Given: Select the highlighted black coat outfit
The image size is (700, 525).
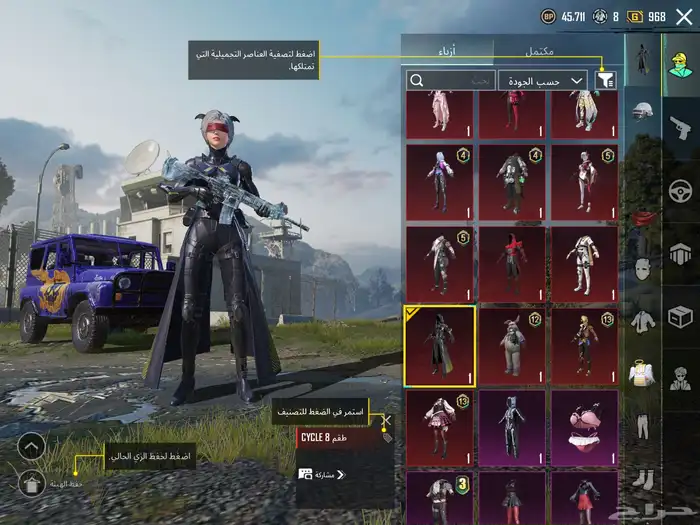Looking at the screenshot, I should tap(439, 346).
